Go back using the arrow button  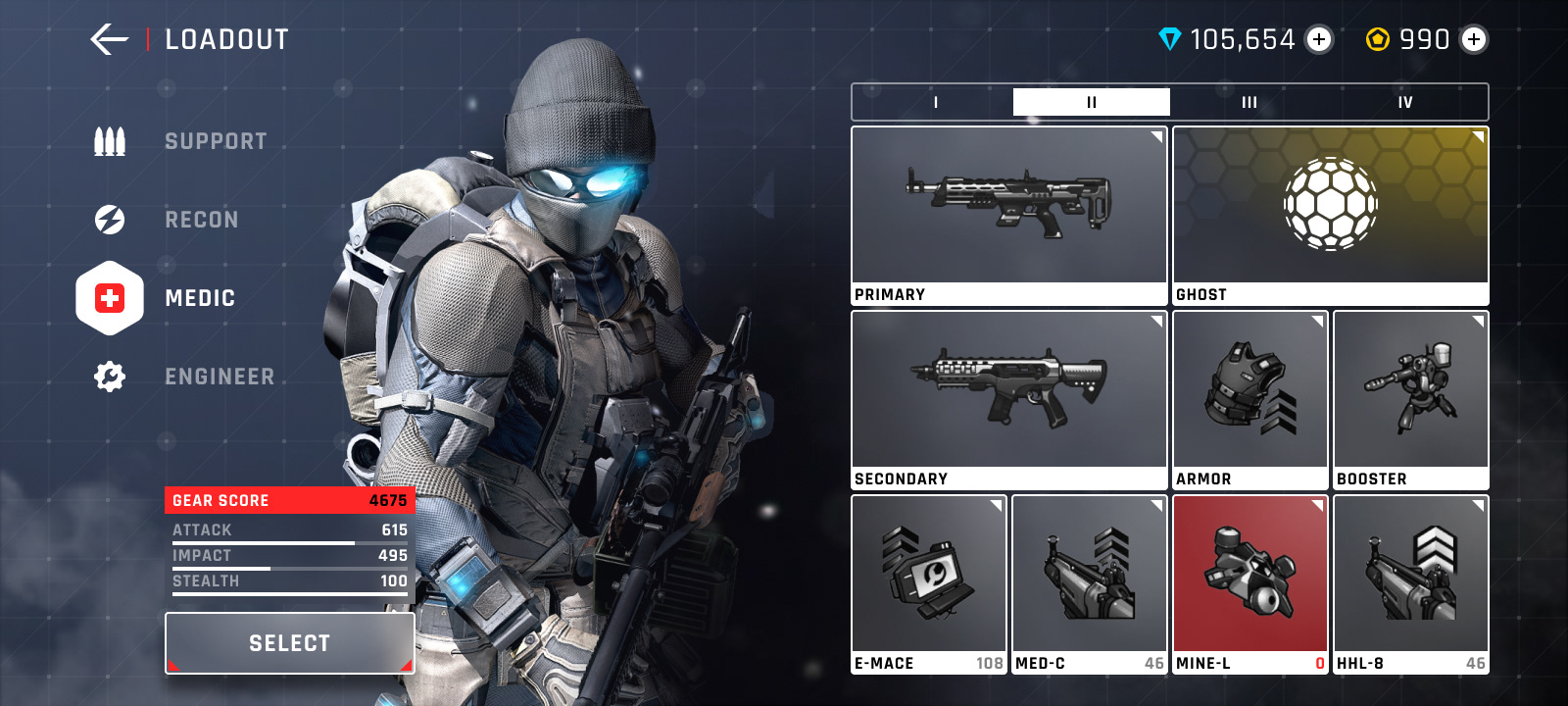tap(109, 39)
